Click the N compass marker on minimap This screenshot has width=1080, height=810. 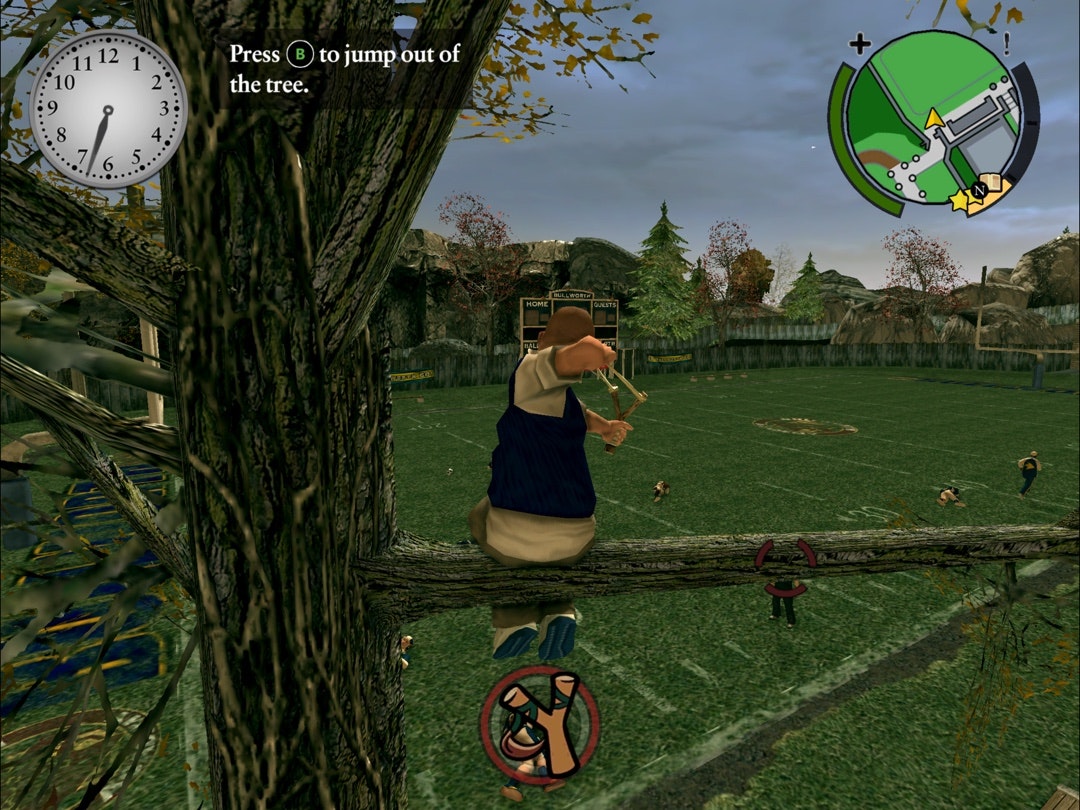[981, 189]
